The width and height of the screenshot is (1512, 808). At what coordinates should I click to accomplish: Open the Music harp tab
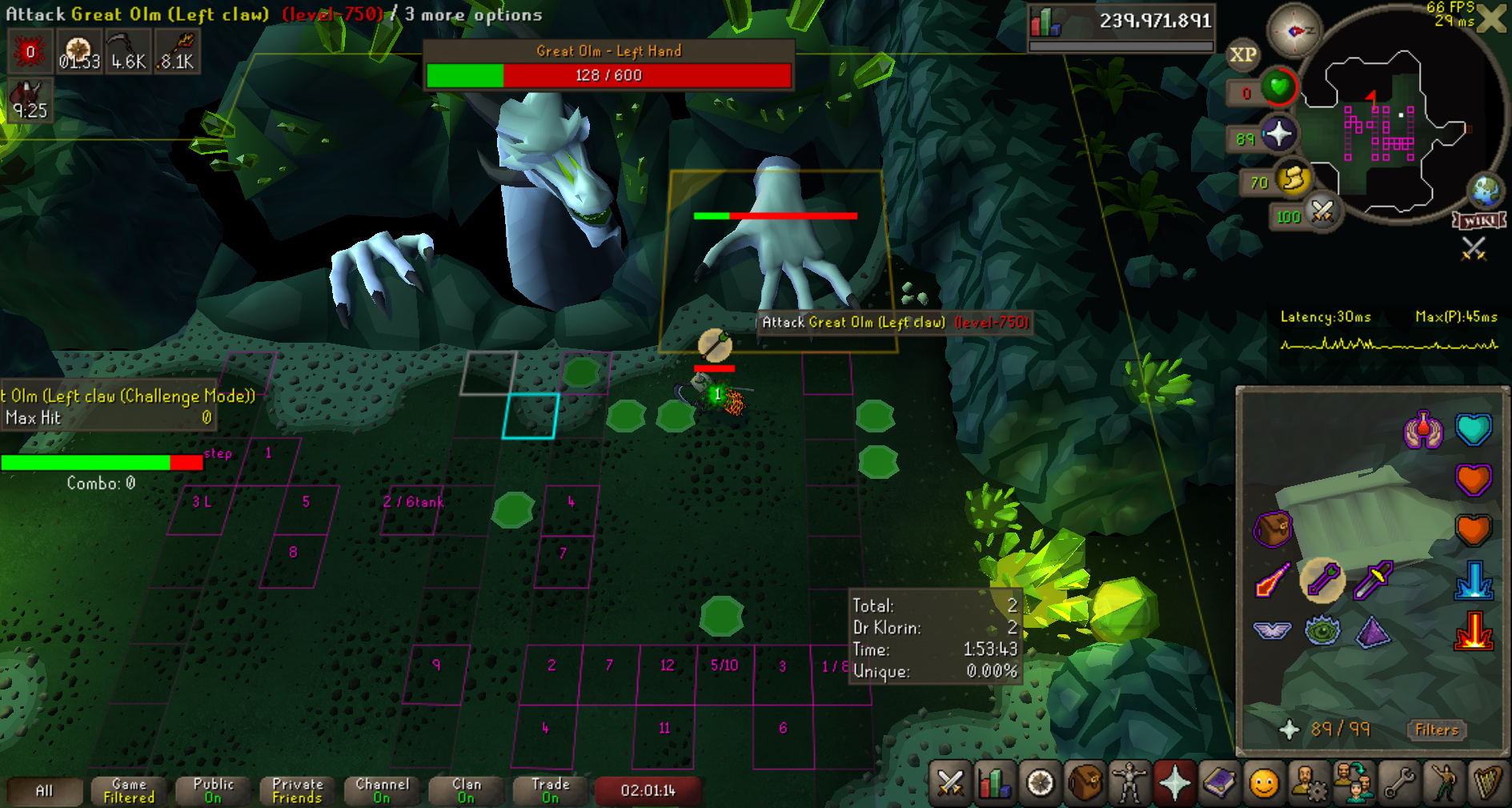(x=1488, y=782)
